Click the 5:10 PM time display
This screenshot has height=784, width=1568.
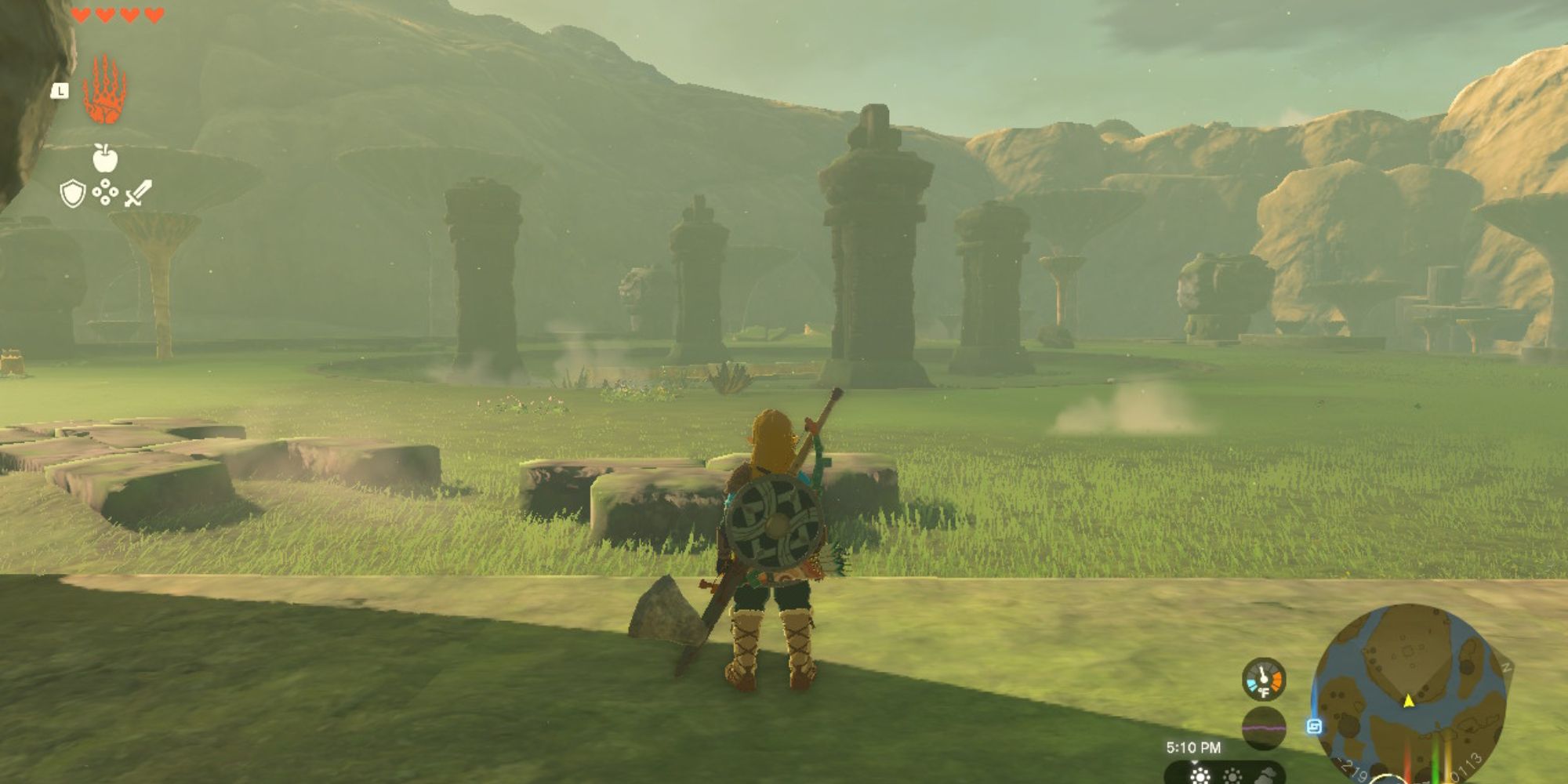pos(1193,746)
